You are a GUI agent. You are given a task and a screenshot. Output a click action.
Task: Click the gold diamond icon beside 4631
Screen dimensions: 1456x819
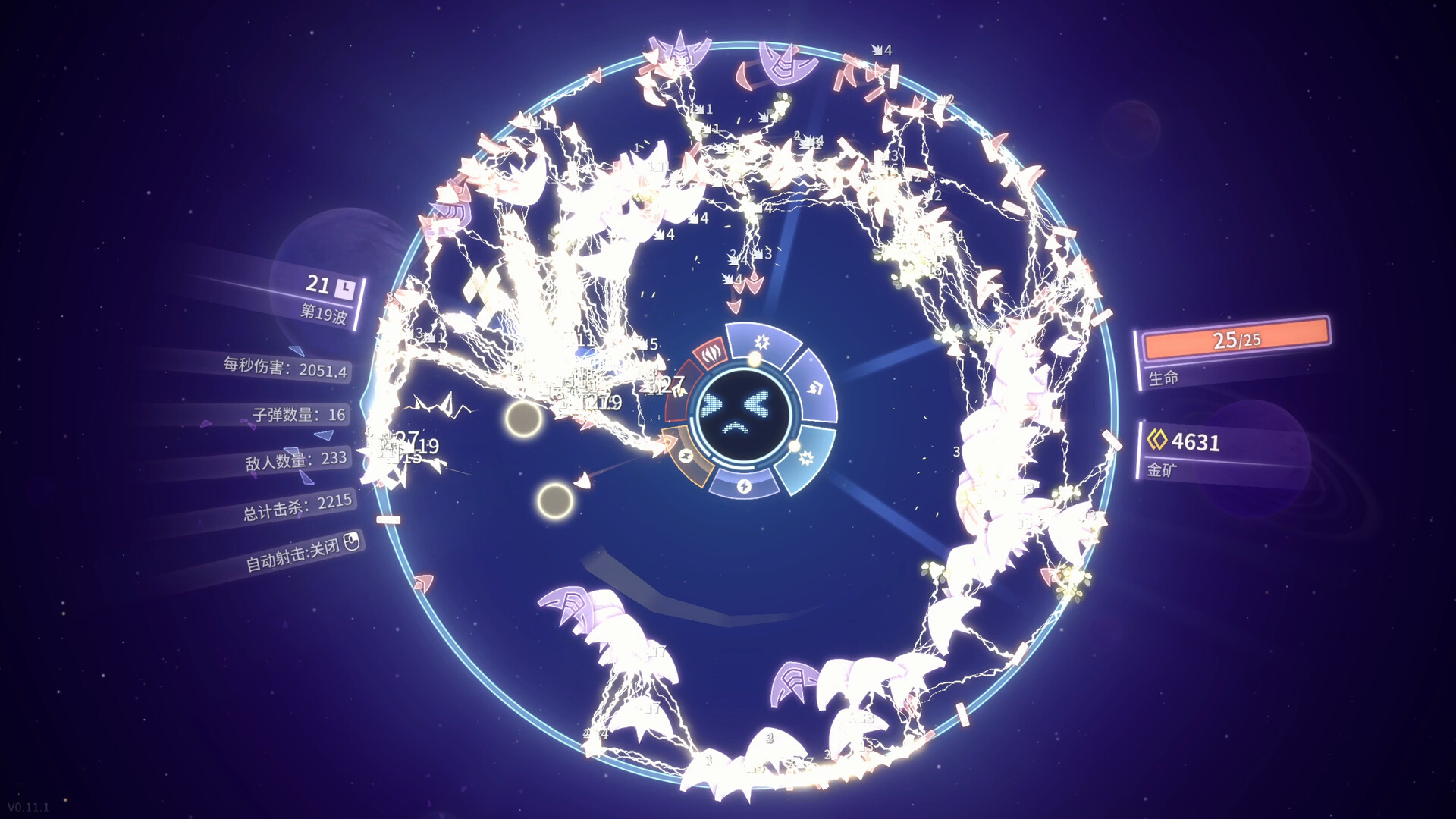[1159, 442]
